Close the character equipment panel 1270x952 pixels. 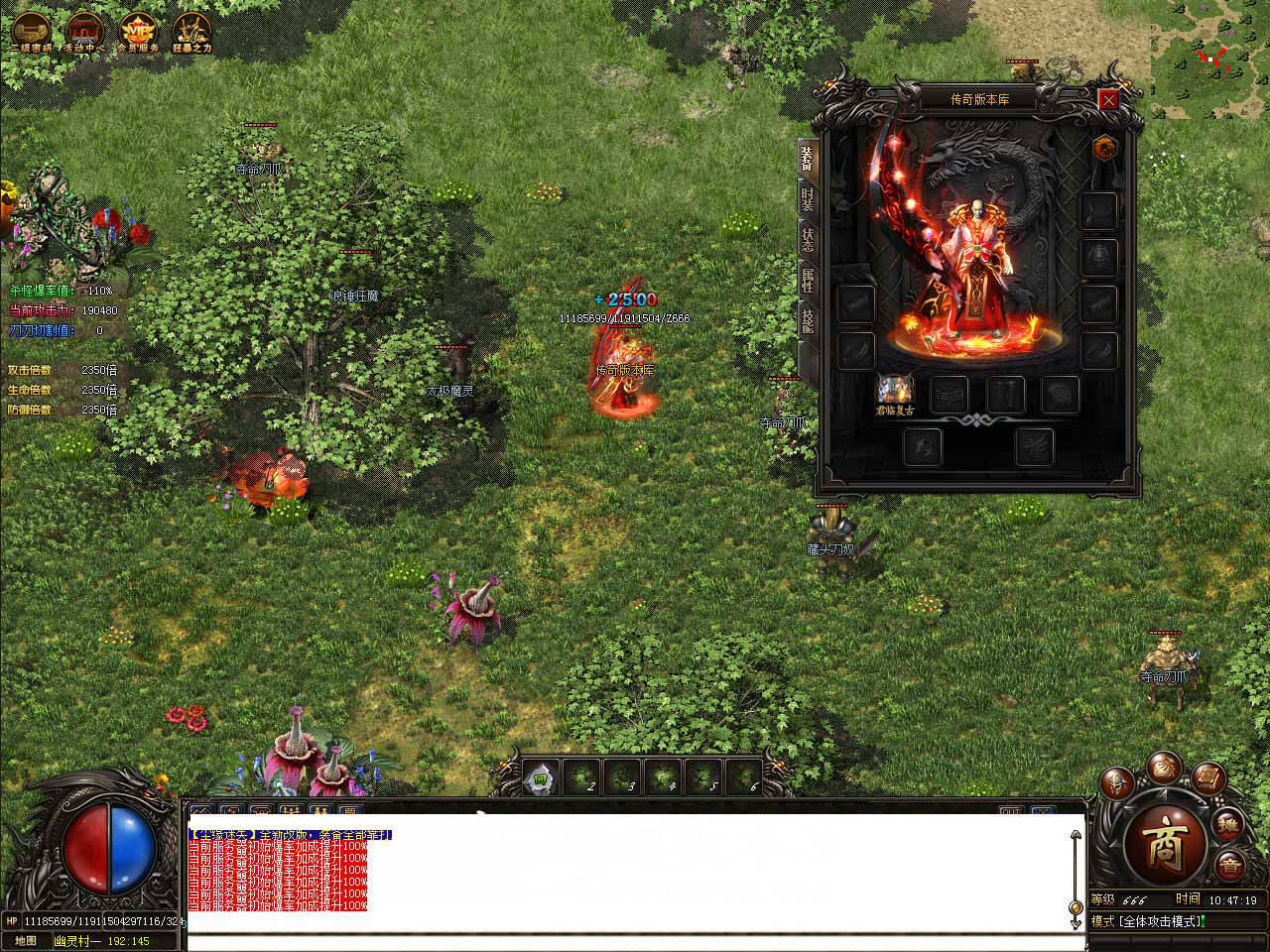pos(1108,99)
